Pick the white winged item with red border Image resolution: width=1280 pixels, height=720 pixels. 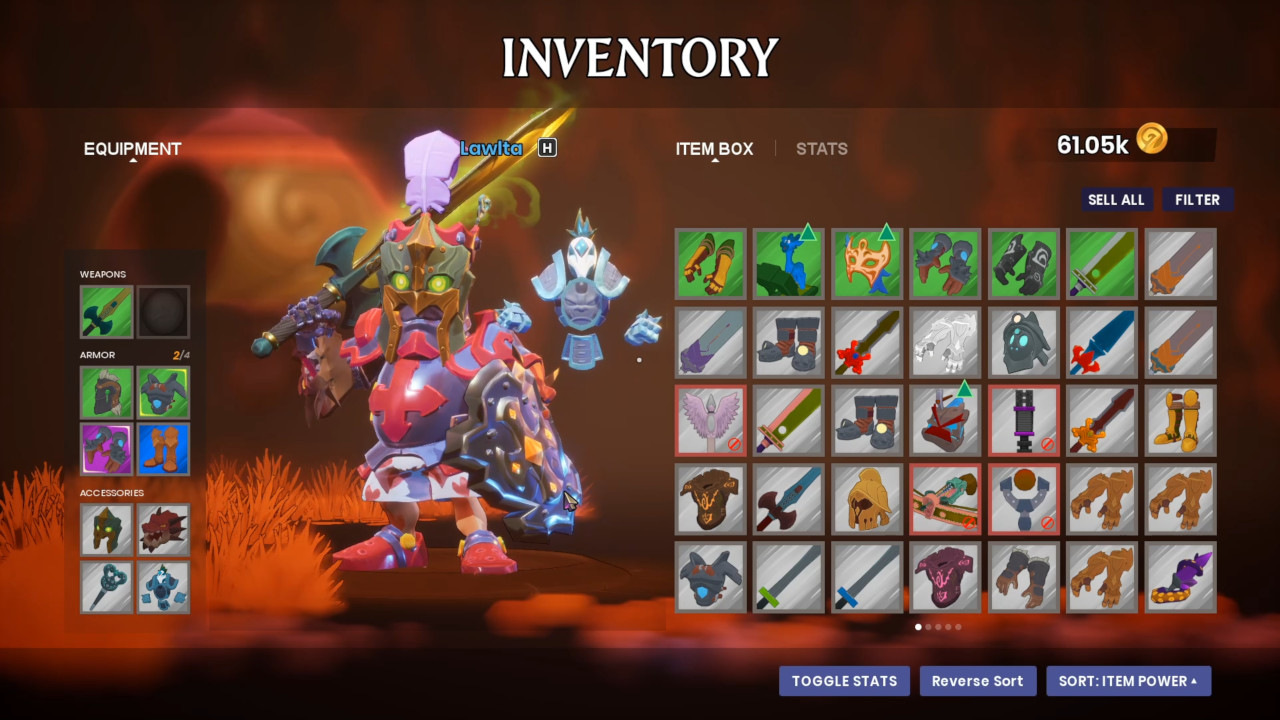711,420
